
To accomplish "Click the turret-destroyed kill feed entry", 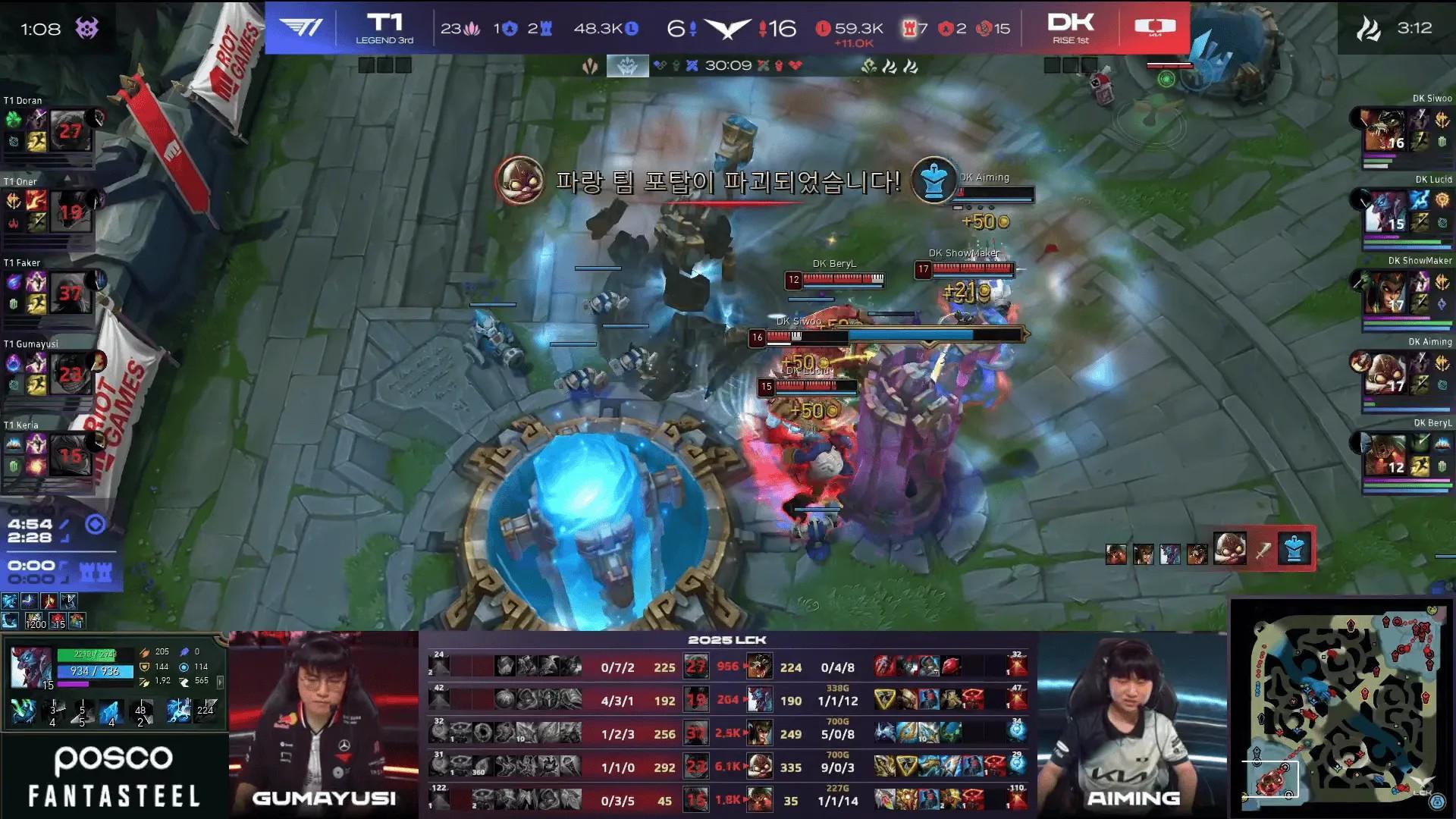I will [1210, 549].
